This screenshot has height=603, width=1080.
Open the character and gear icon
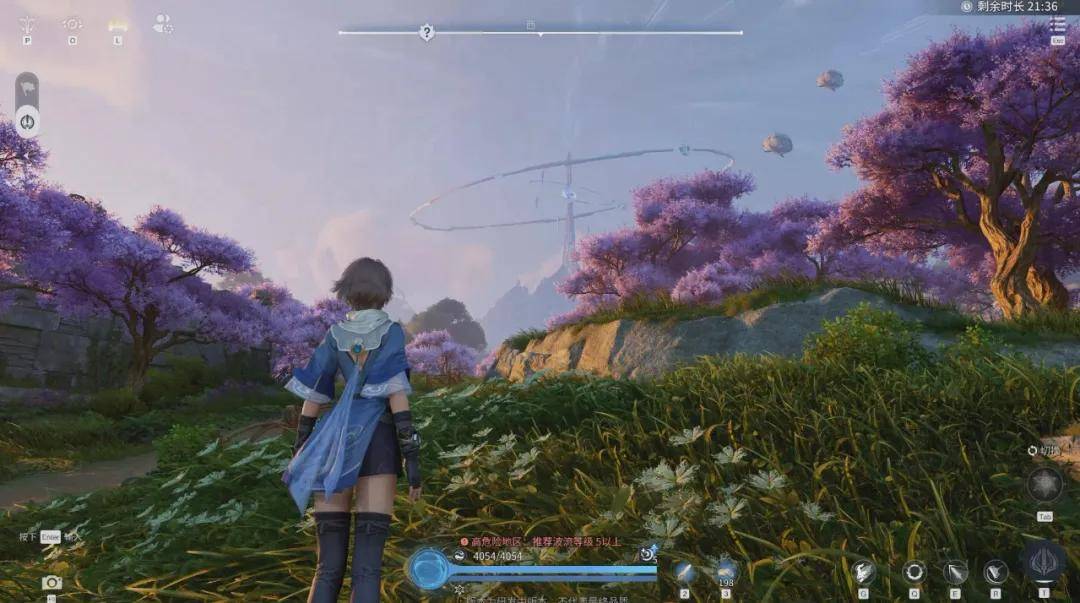(x=162, y=23)
